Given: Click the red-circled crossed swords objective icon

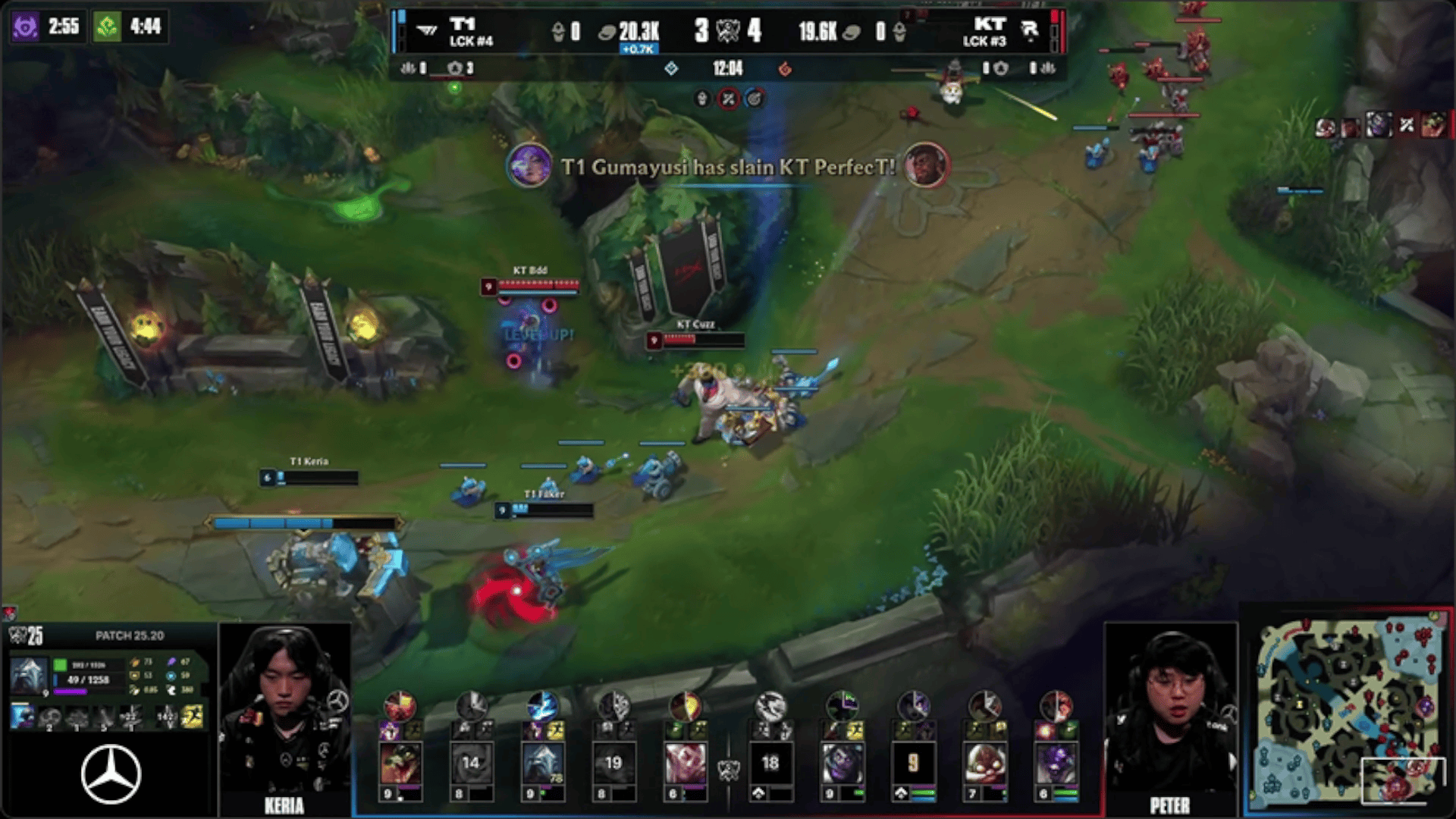Looking at the screenshot, I should pyautogui.click(x=728, y=99).
